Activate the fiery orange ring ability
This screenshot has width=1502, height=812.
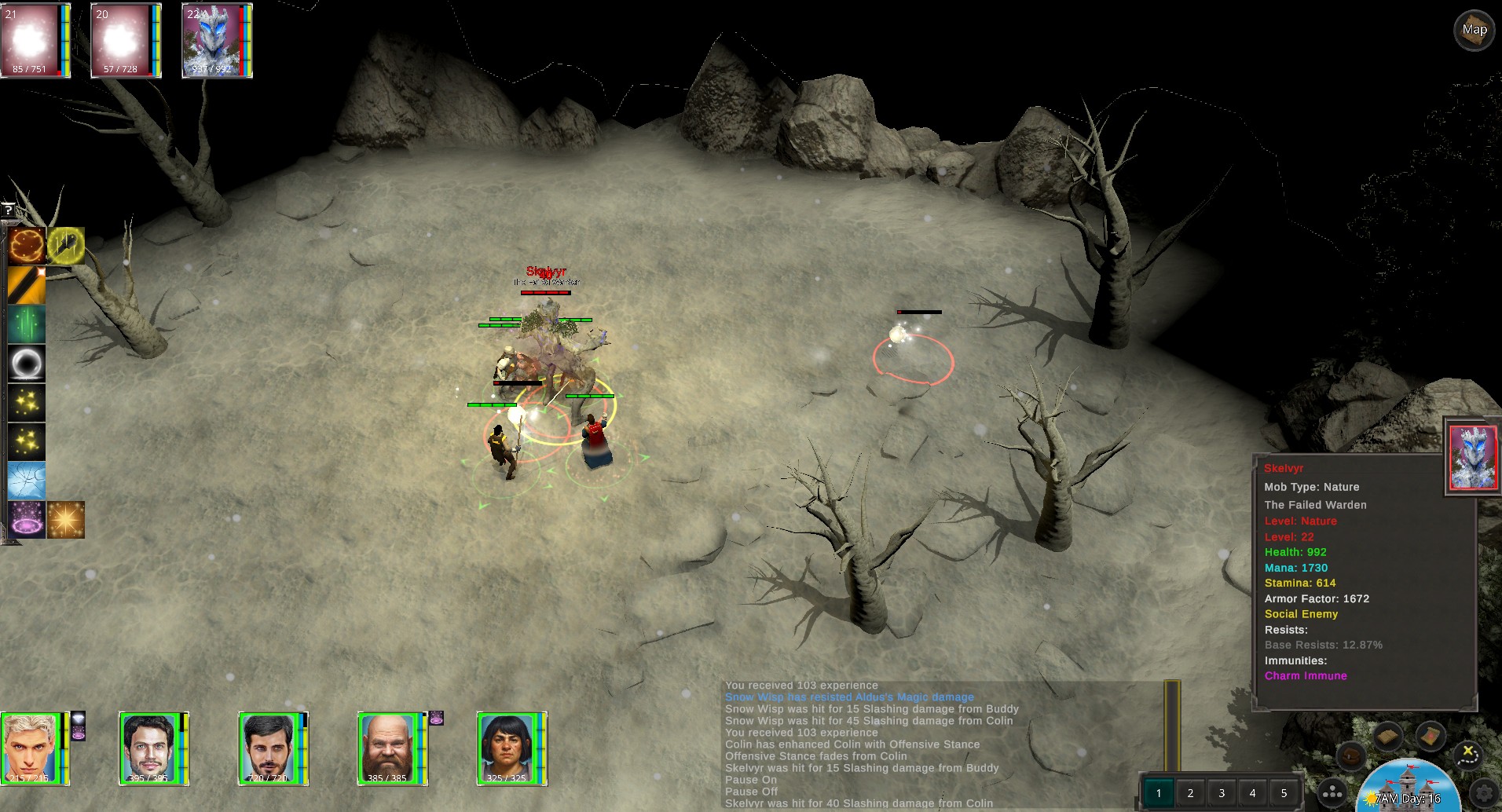click(27, 246)
